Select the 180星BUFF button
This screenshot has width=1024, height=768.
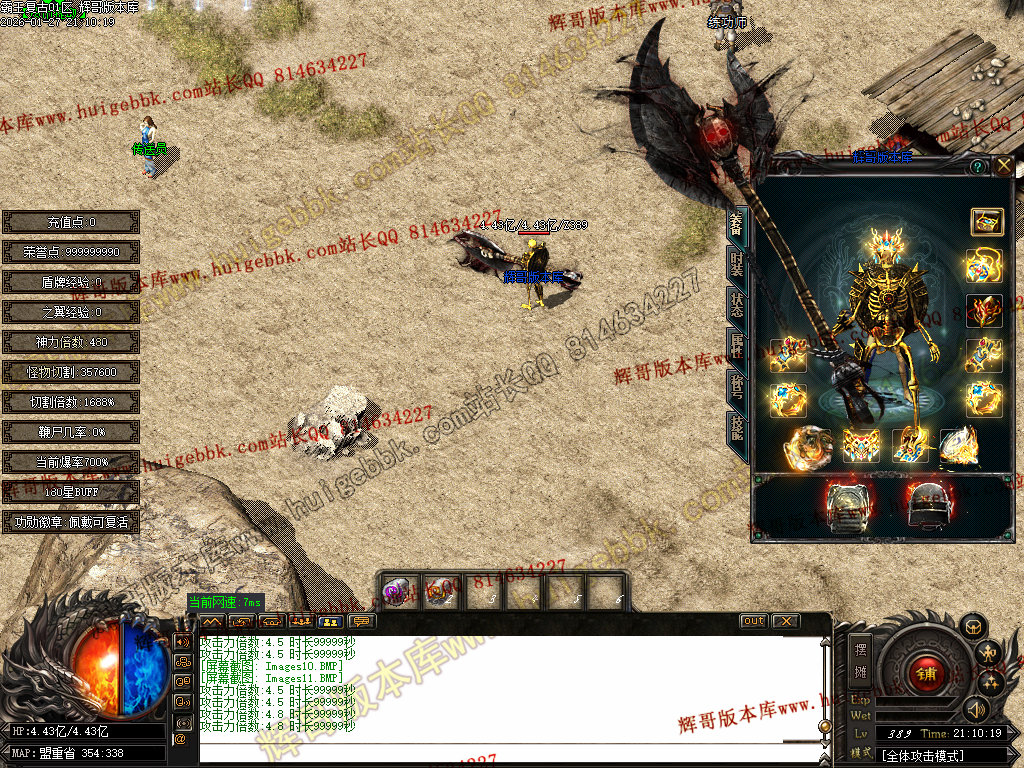pyautogui.click(x=71, y=492)
